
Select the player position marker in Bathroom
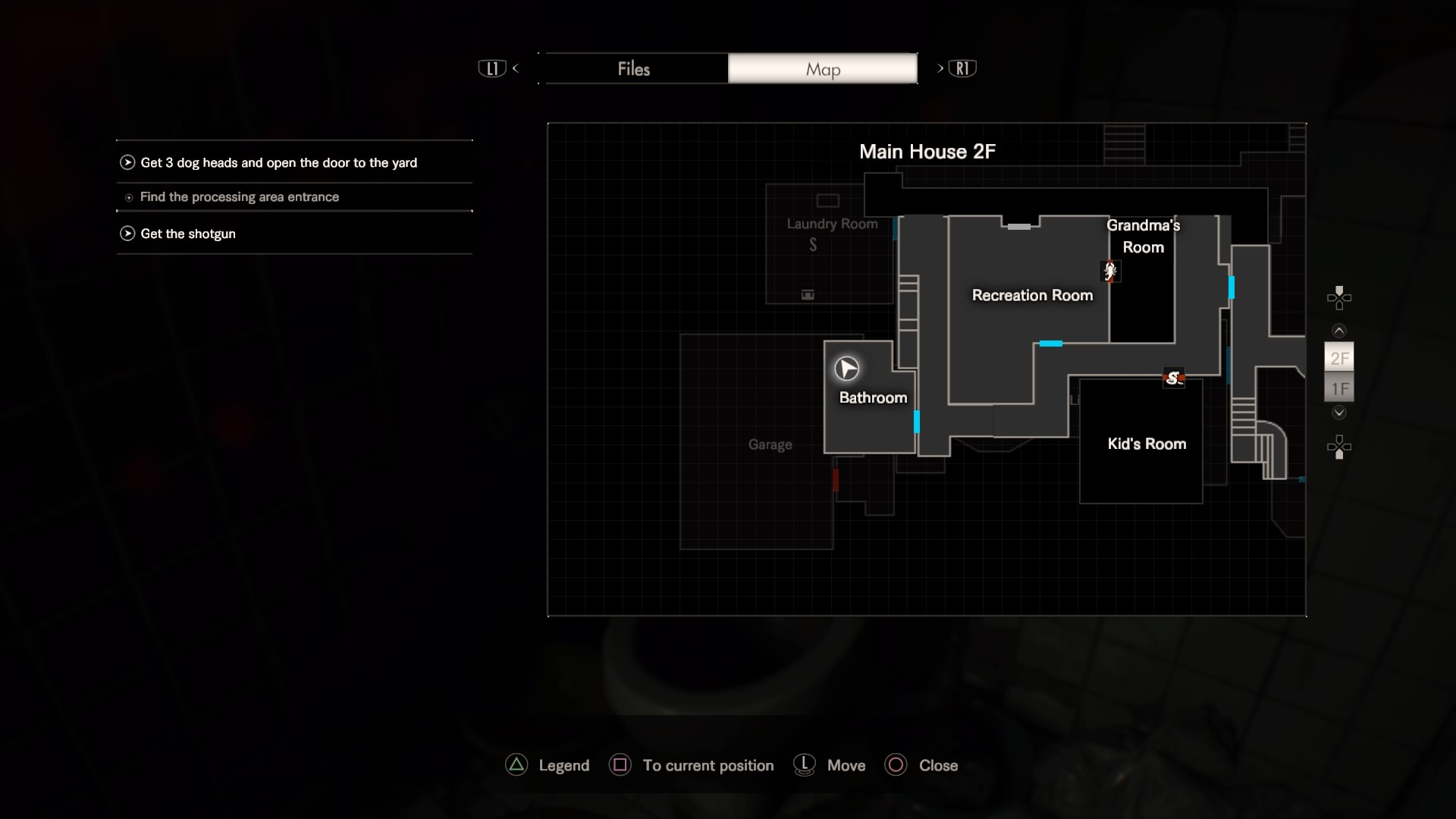(847, 369)
